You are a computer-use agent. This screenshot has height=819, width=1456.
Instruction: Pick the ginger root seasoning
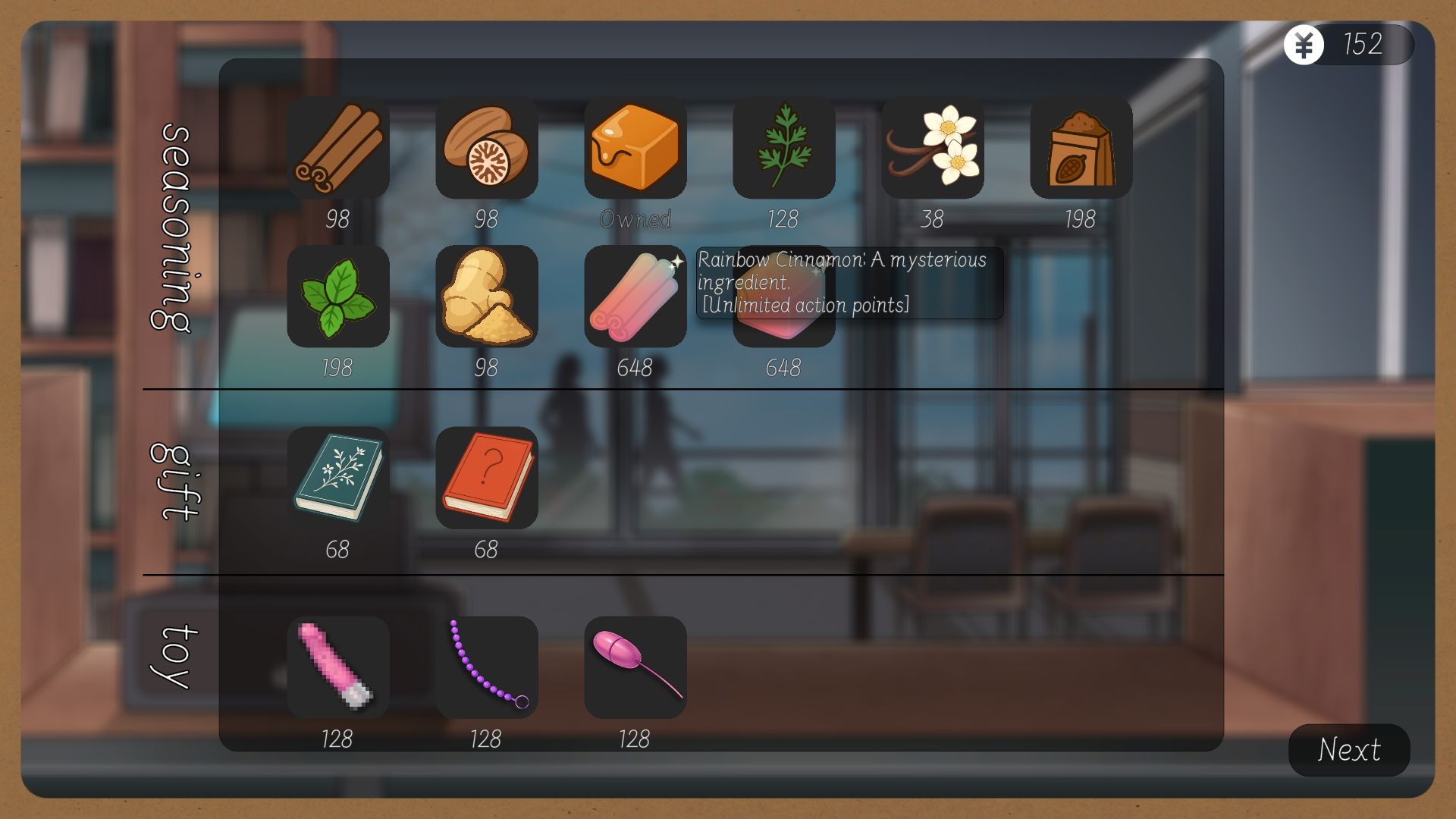click(487, 297)
